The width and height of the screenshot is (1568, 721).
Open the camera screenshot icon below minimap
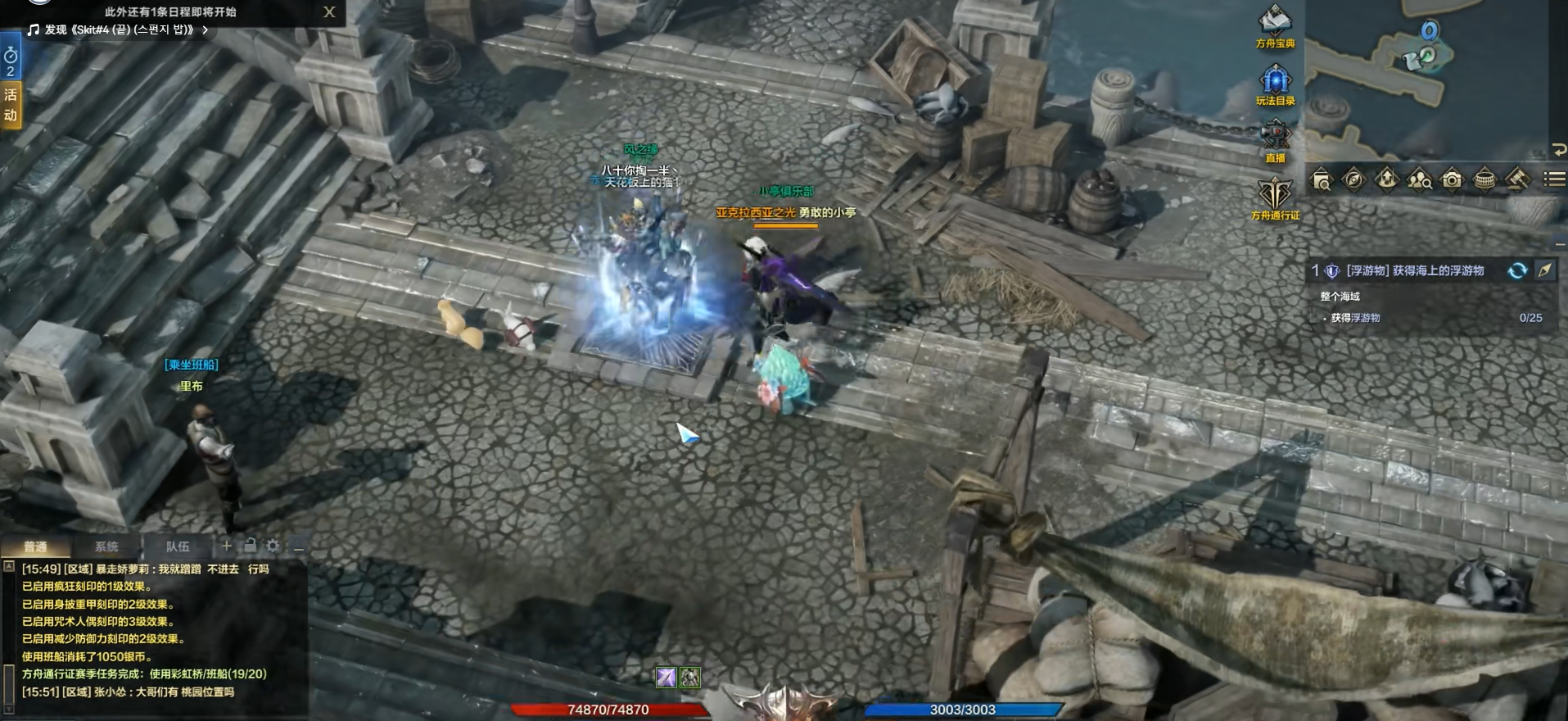click(x=1452, y=179)
